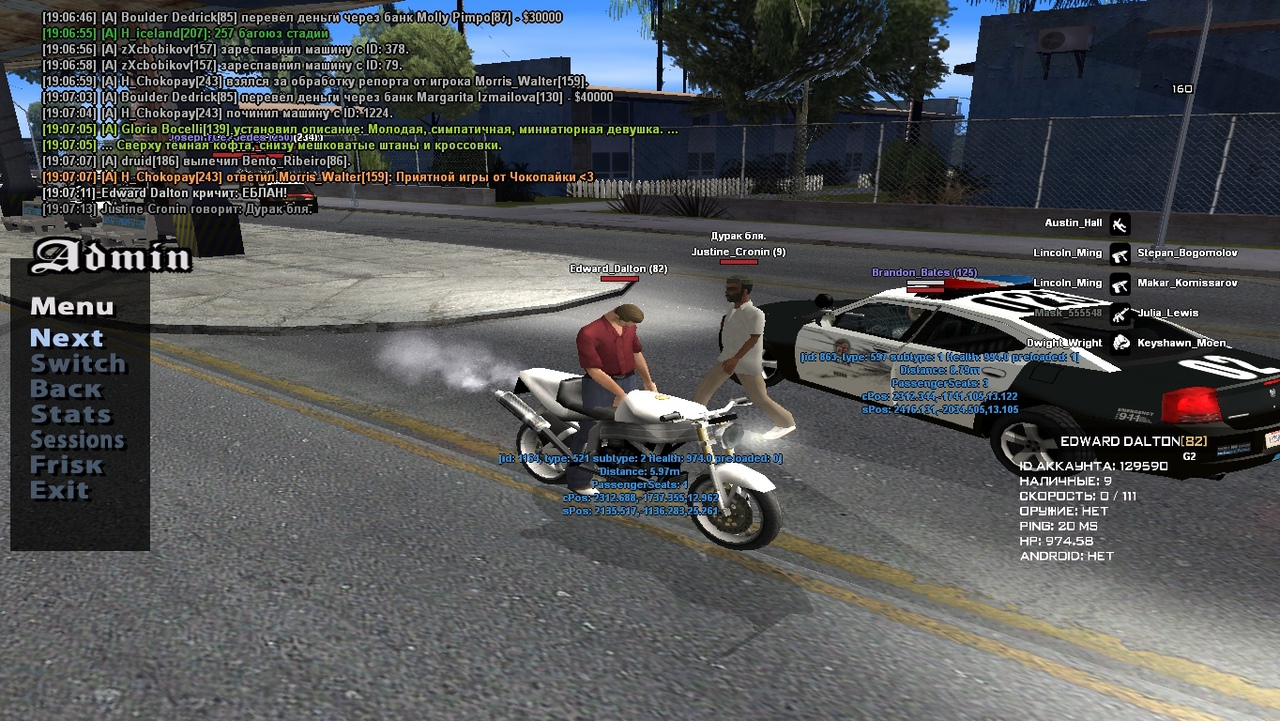Viewport: 1280px width, 721px height.
Task: Select Next in the Admin menu
Action: coord(66,338)
